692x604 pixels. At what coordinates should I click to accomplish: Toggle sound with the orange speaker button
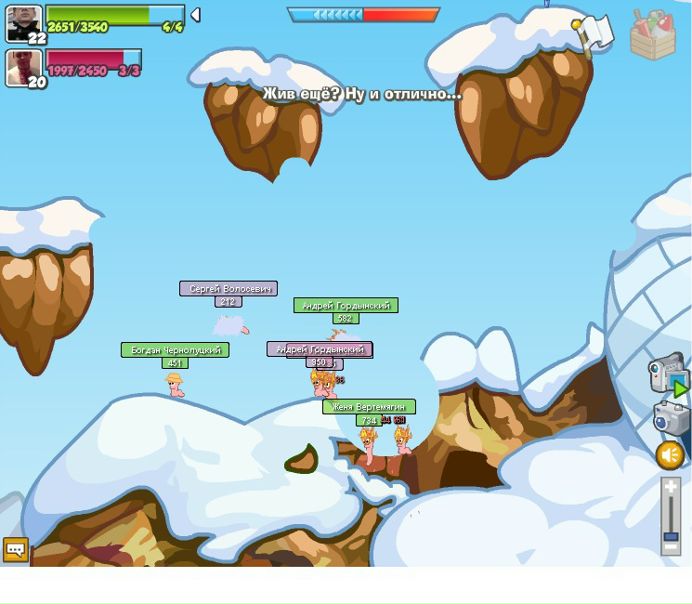669,455
